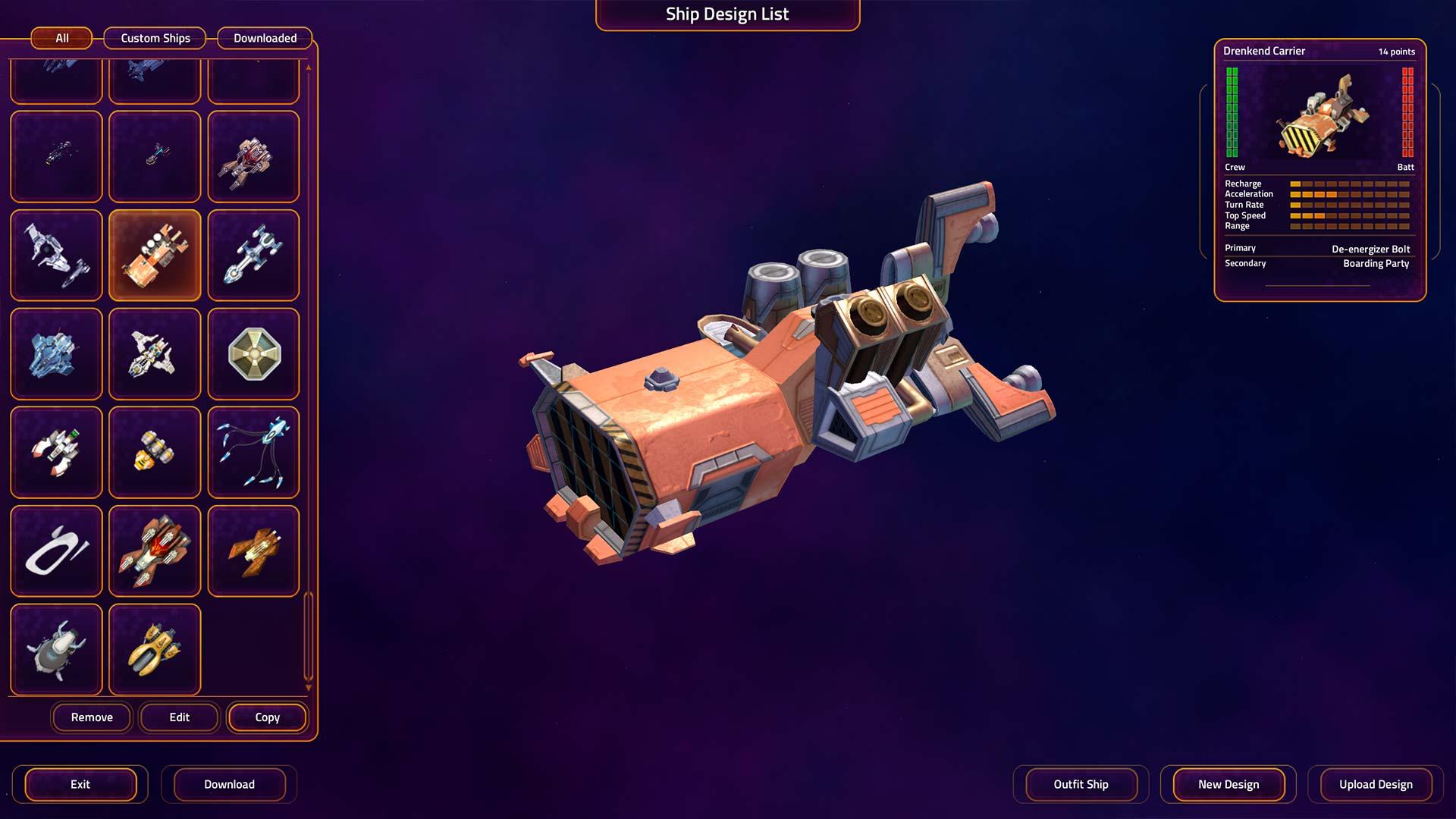1456x819 pixels.
Task: Create a New Design
Action: [1228, 784]
